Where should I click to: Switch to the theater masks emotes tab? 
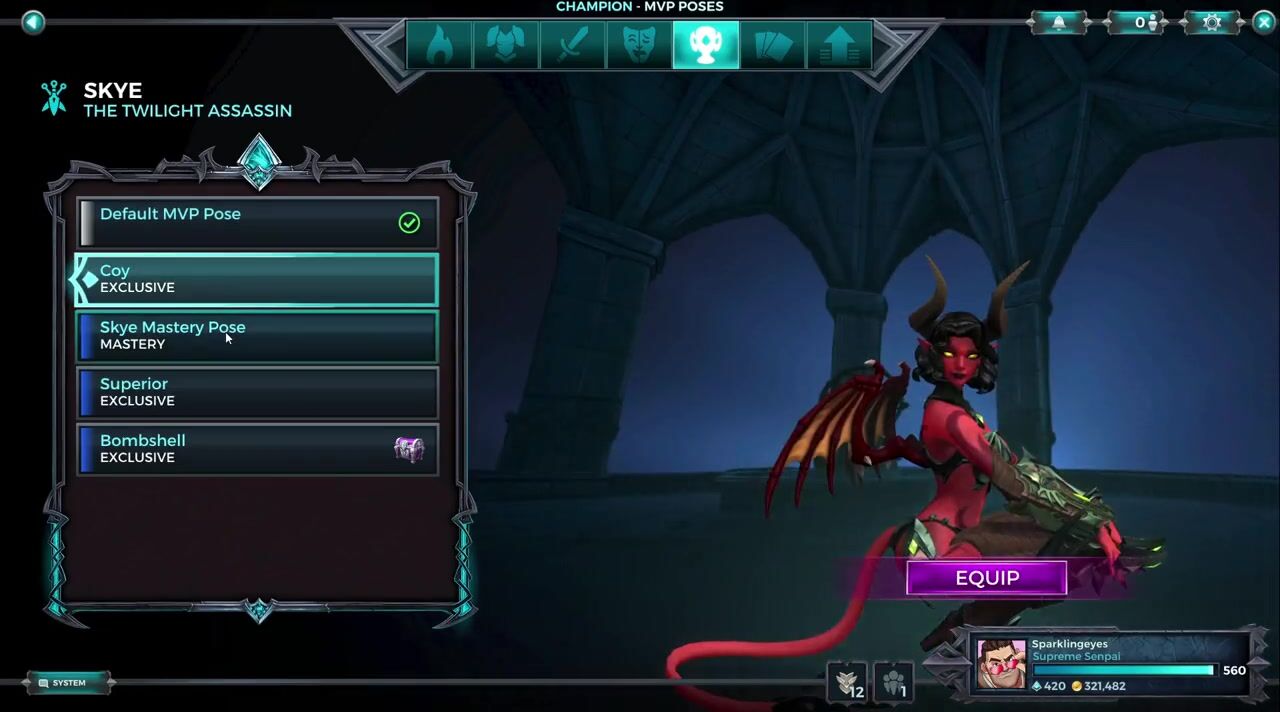coord(638,45)
